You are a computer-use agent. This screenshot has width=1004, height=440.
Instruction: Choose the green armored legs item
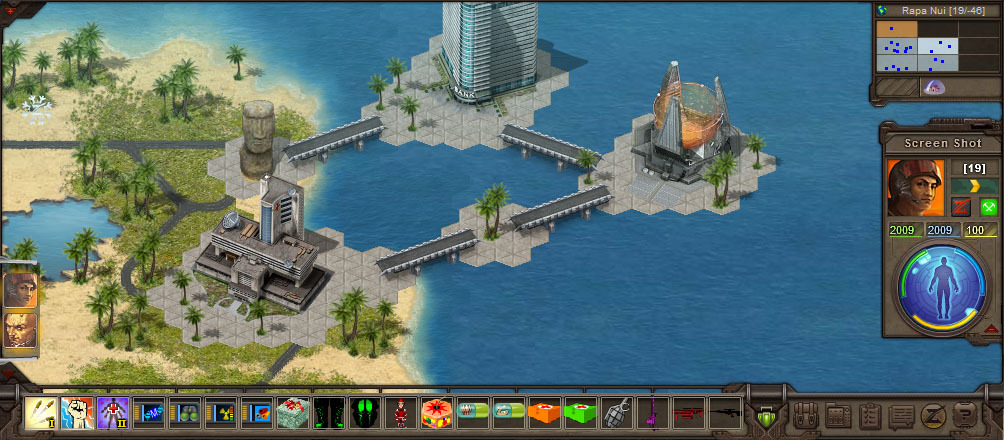[330, 412]
